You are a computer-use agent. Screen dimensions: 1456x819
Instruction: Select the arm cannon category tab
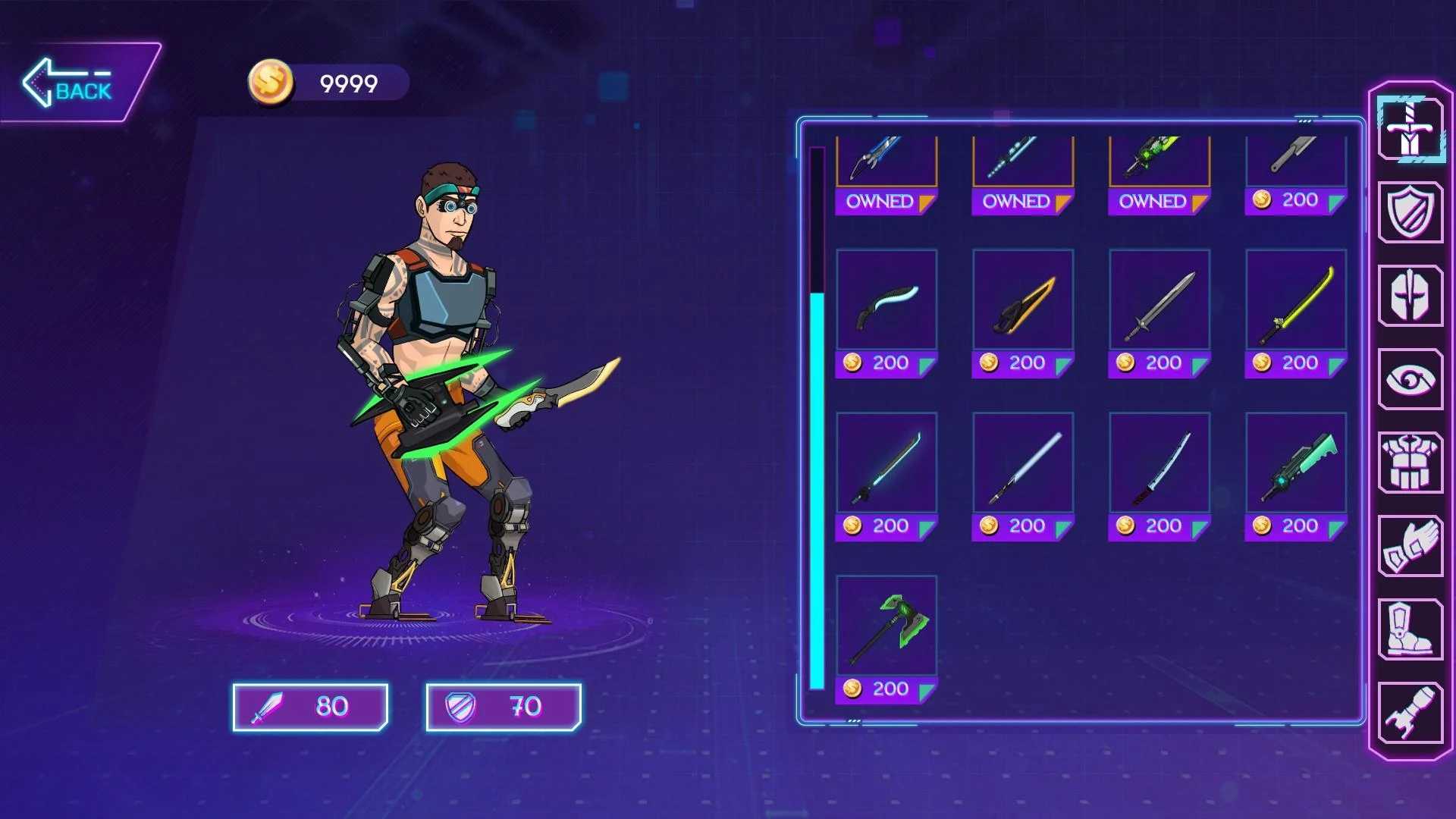click(1410, 713)
